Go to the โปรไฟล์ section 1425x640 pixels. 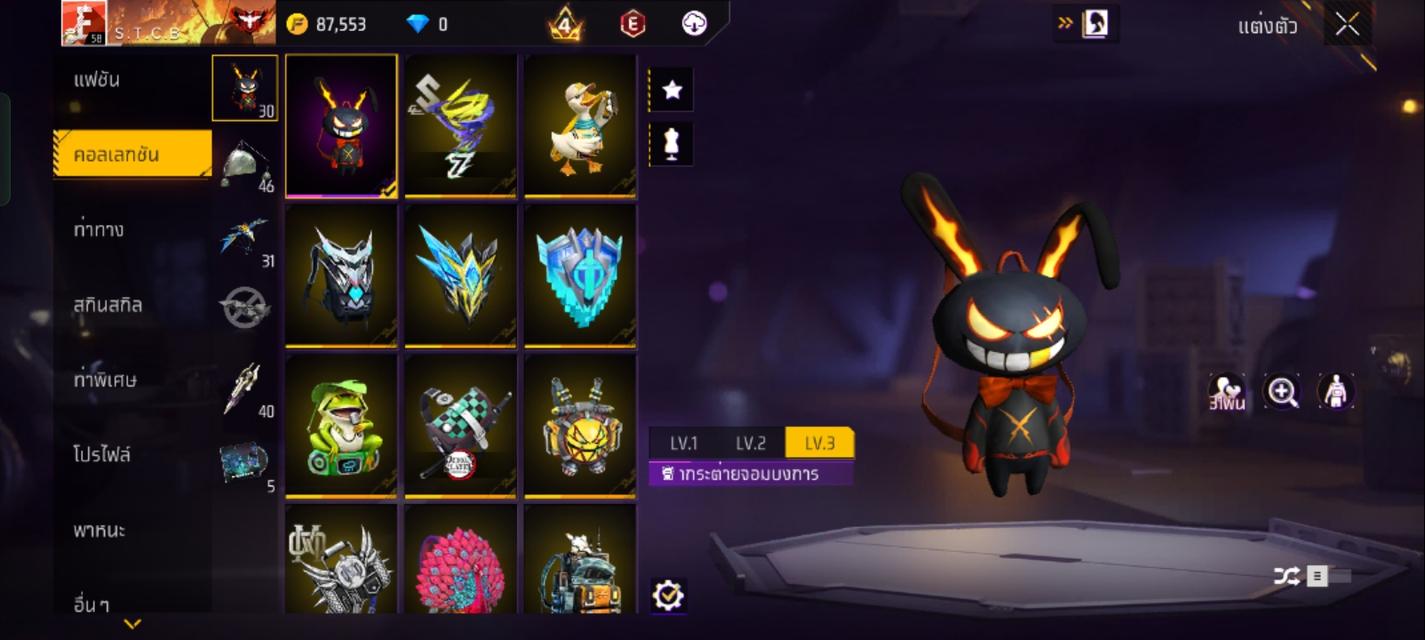[102, 455]
